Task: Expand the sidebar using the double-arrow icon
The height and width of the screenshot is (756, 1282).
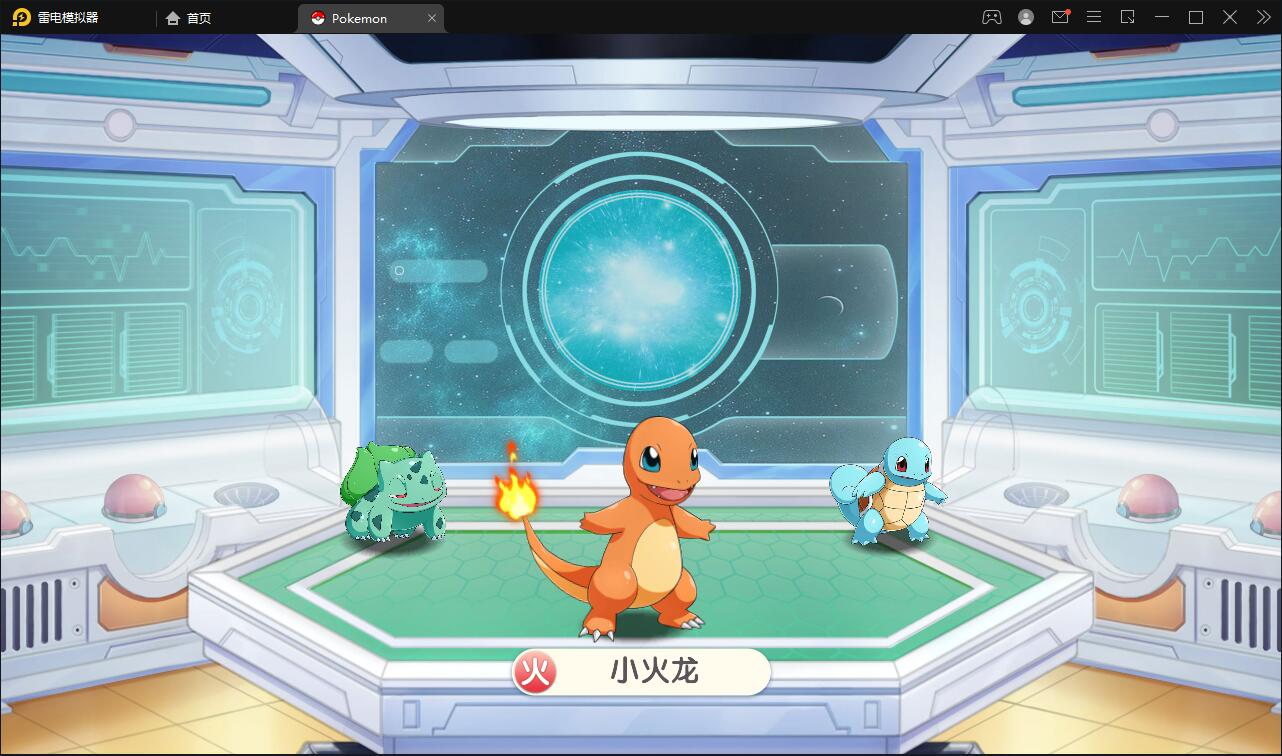Action: click(x=1262, y=16)
